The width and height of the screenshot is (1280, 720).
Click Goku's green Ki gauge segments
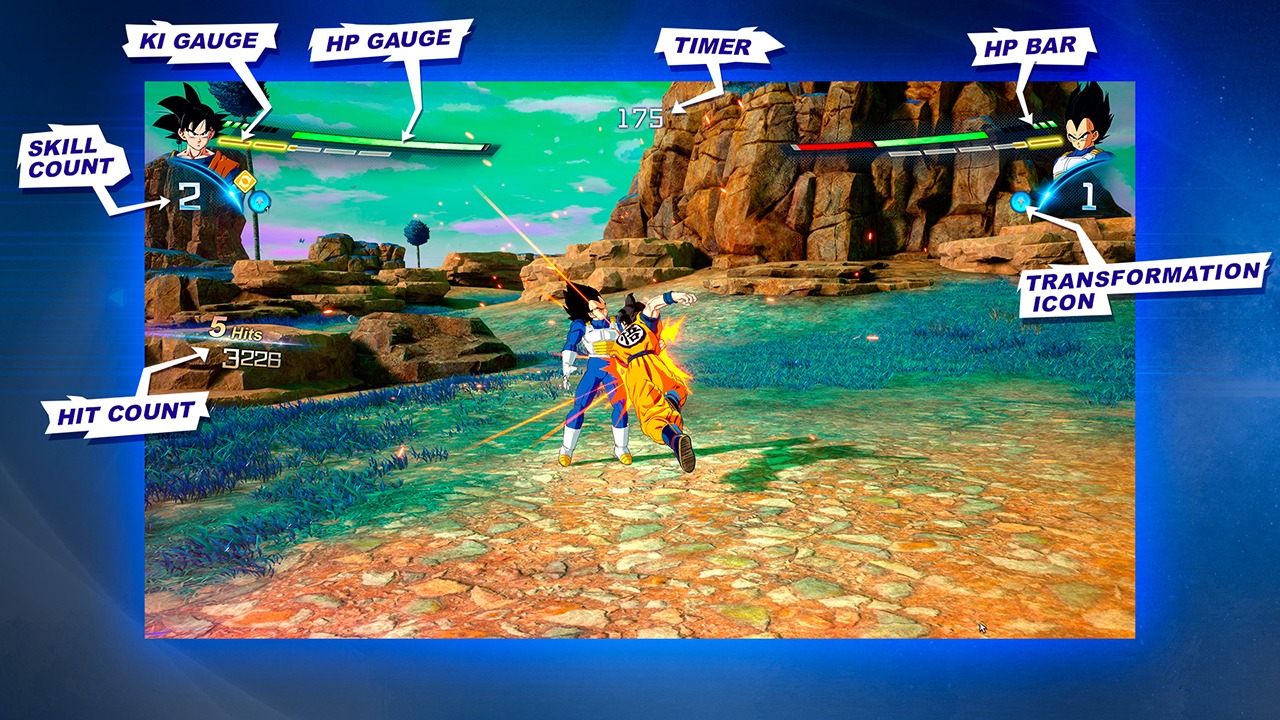(235, 127)
